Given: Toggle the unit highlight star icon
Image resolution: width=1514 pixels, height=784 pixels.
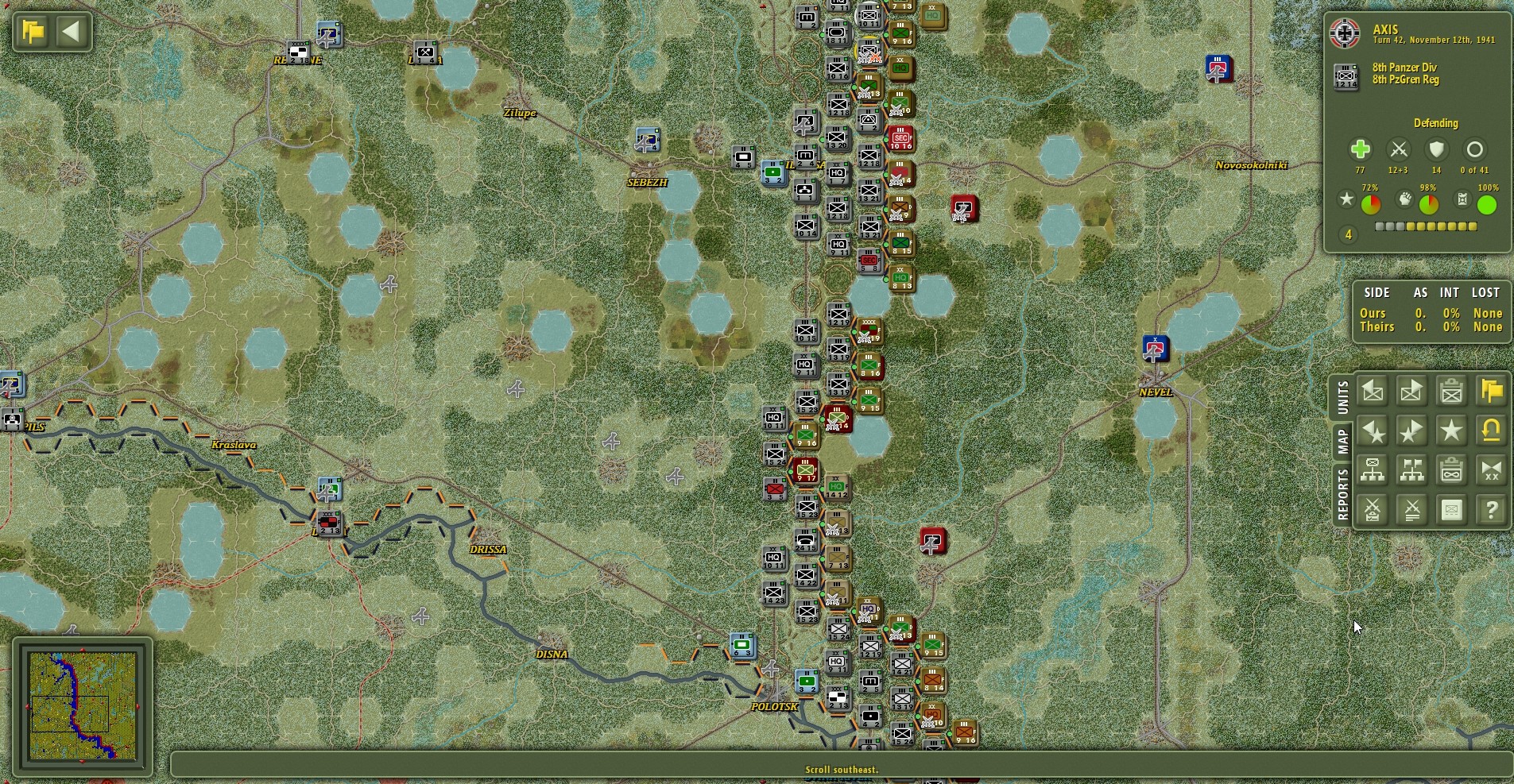Looking at the screenshot, I should (x=1452, y=431).
